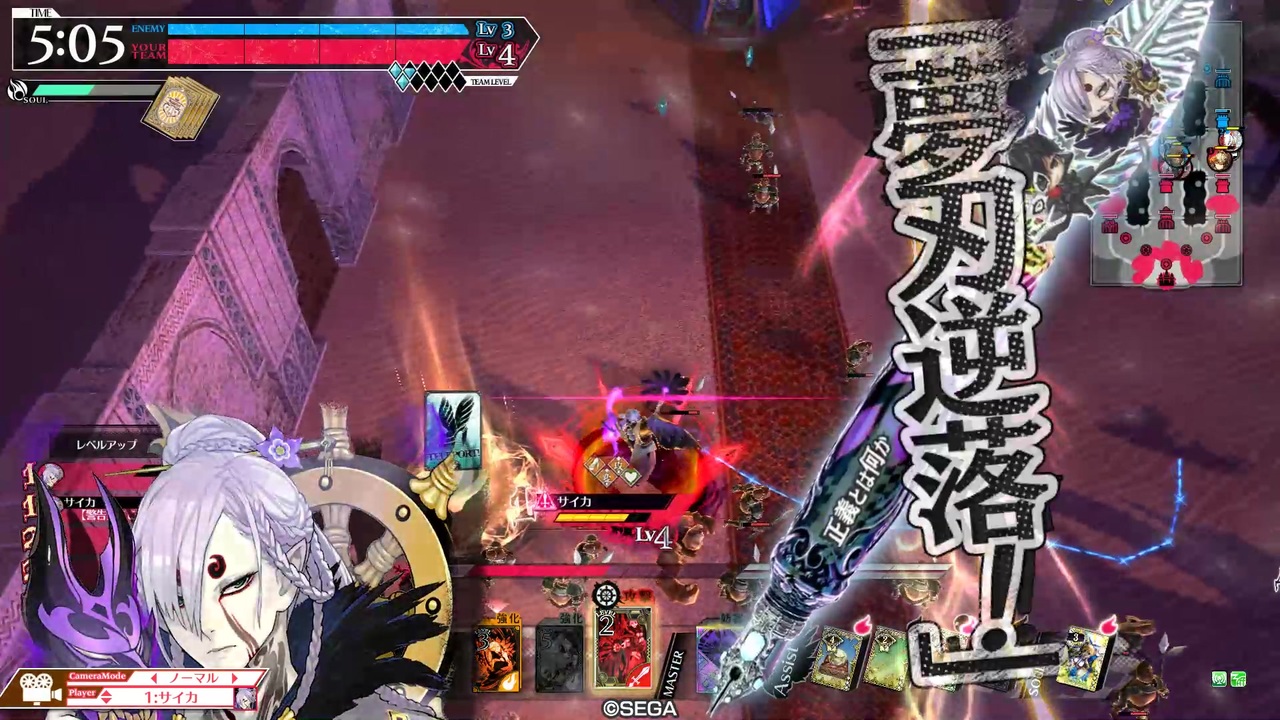
Task: Toggle the pink enemy tower icon on the minimap
Action: click(x=1224, y=185)
